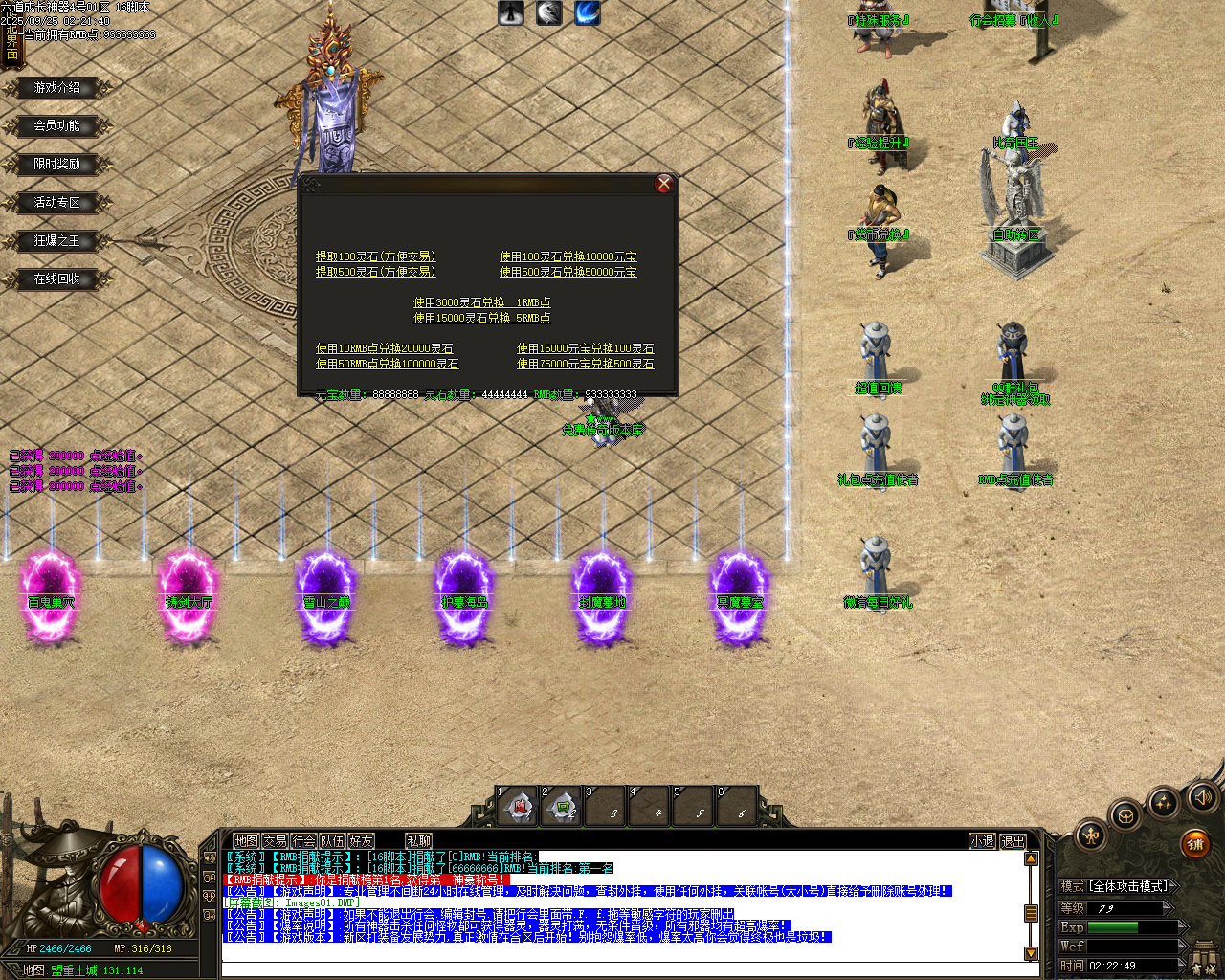
Task: Open the 商城 shop building icon
Action: tap(1204, 956)
